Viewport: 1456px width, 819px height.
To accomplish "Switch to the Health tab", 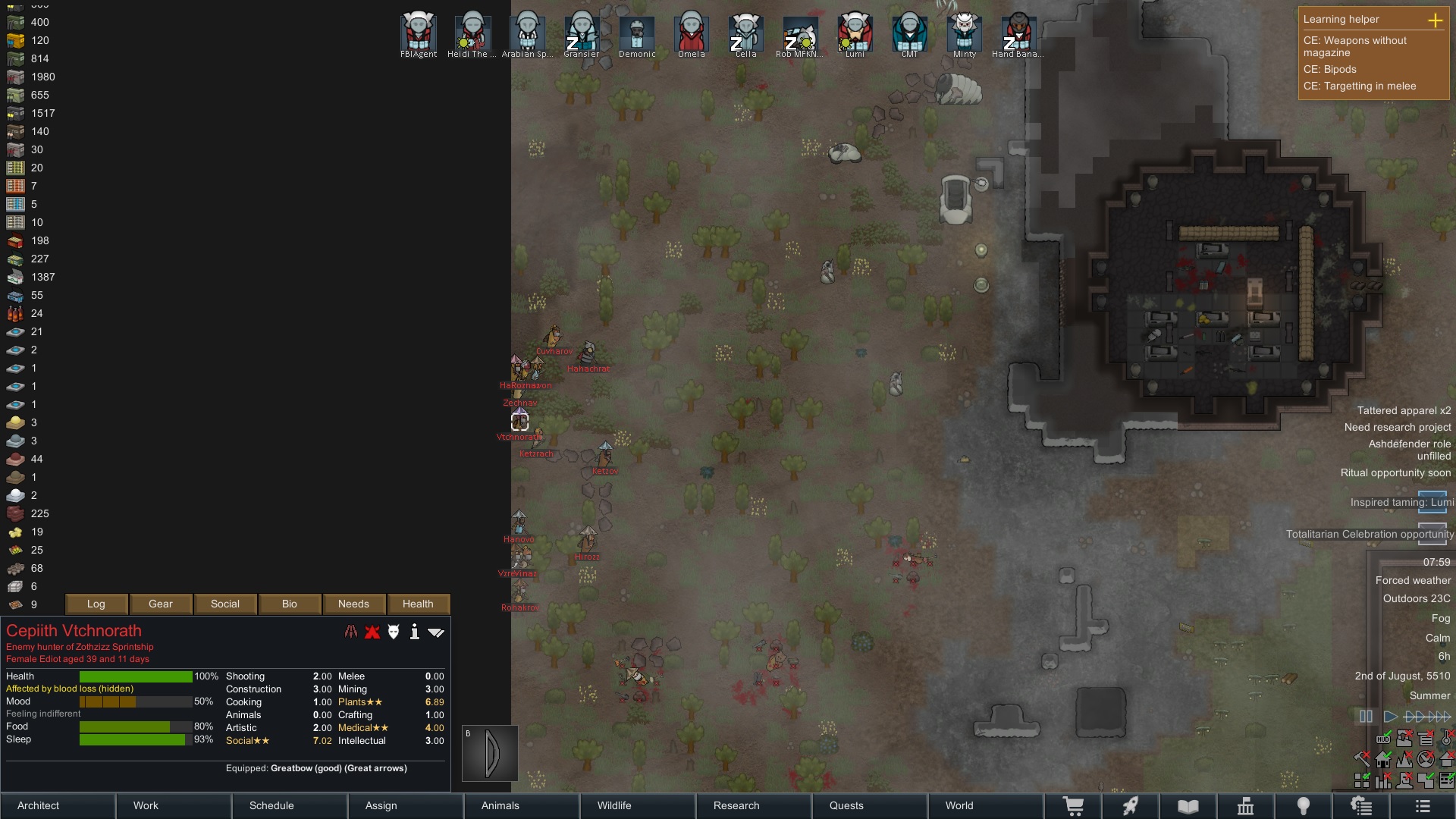I will pos(418,604).
